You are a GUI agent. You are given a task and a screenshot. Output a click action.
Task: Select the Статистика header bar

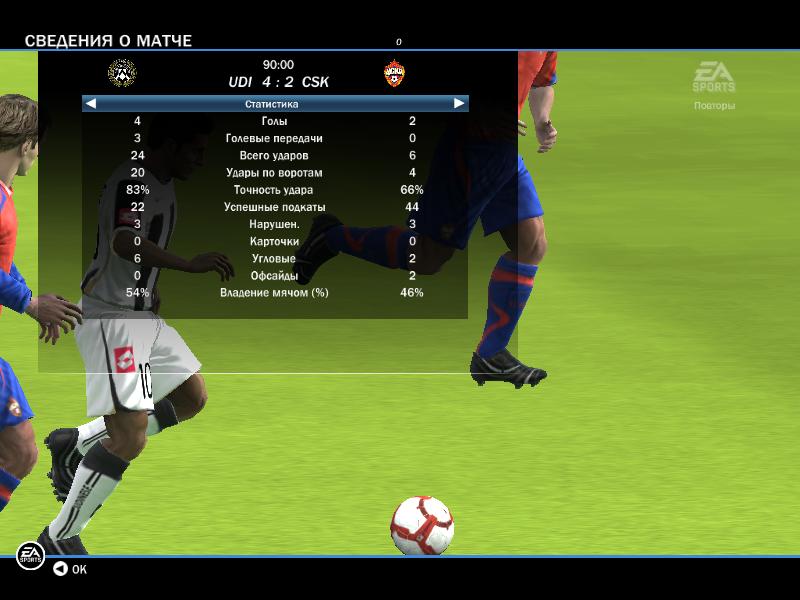tap(272, 104)
